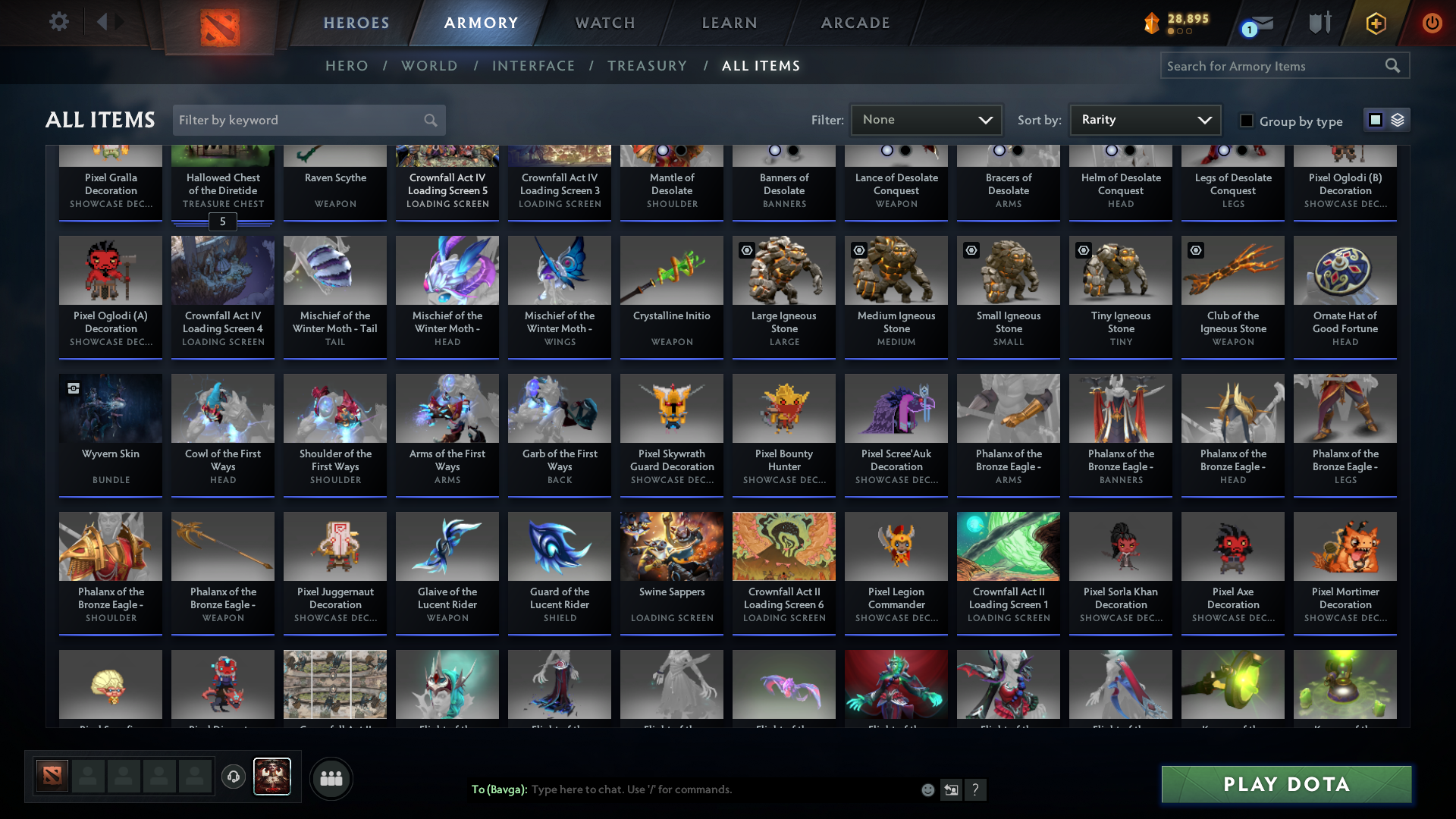Select the Wyvern Skin bundle thumbnail
This screenshot has width=1456, height=819.
110,408
